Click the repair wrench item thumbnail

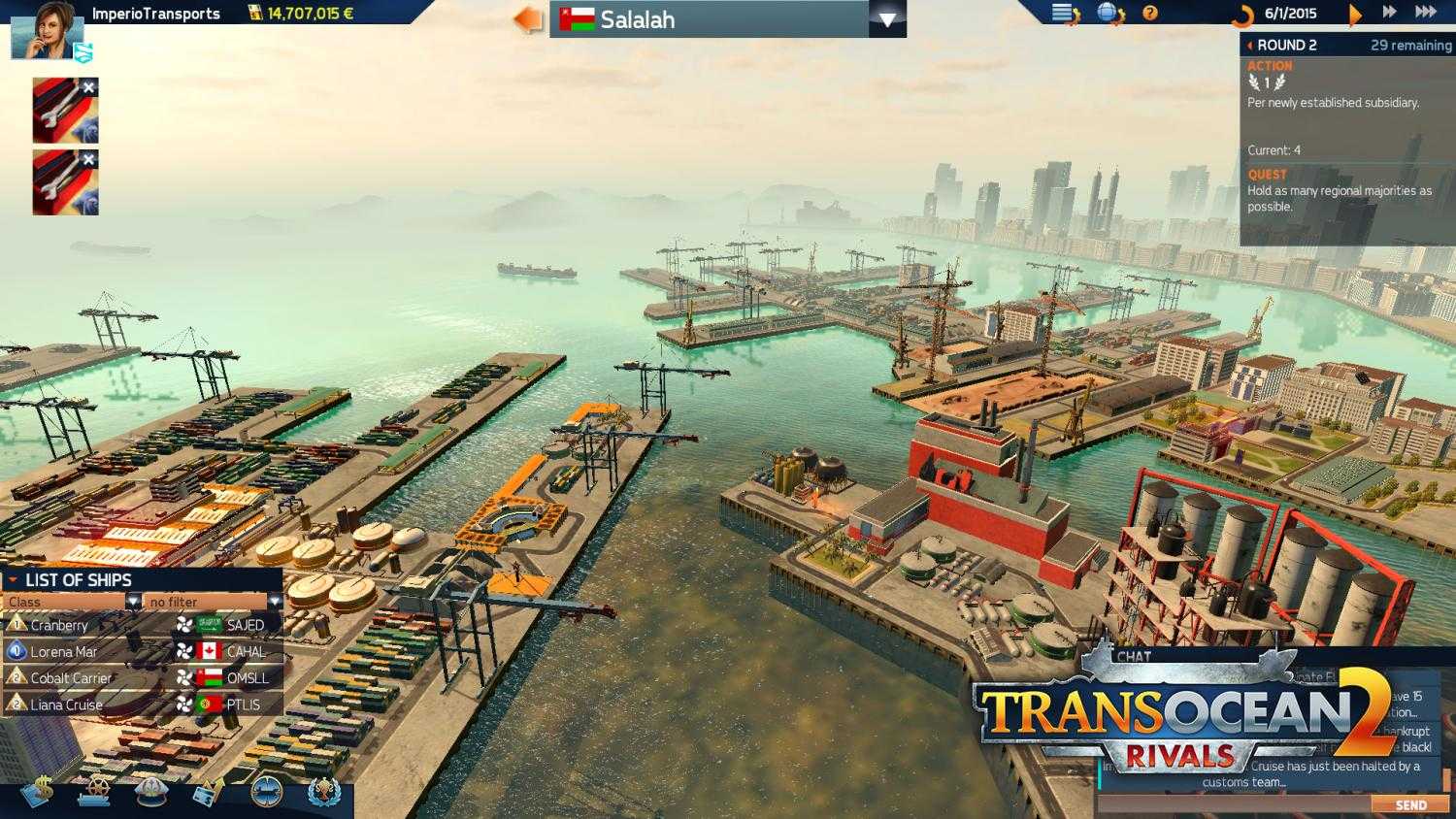(62, 109)
